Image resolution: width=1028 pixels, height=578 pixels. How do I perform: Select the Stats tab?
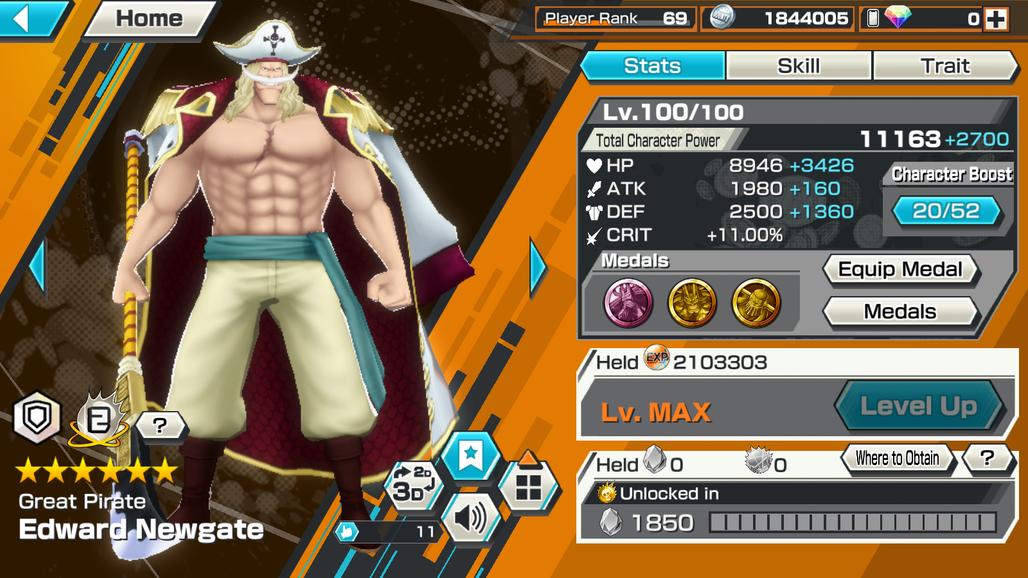652,66
